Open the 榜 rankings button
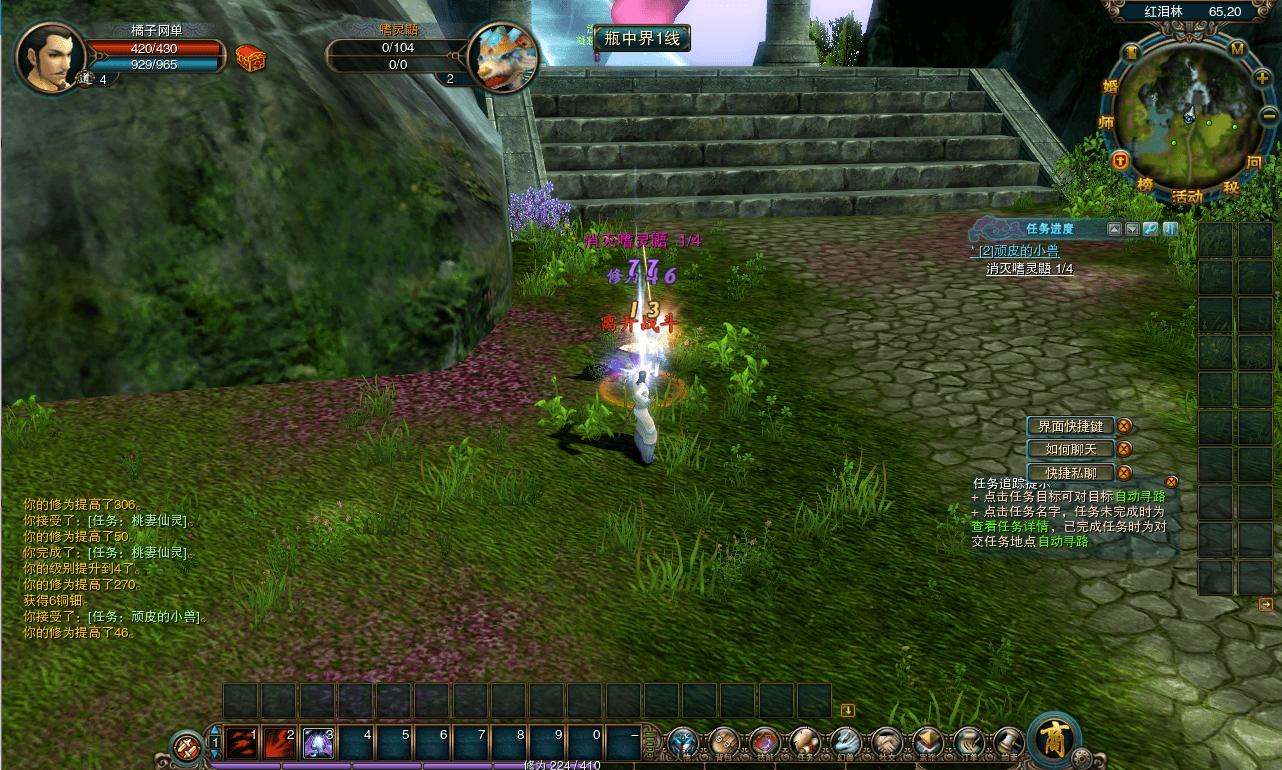Screen dimensions: 1282x770 [1144, 184]
